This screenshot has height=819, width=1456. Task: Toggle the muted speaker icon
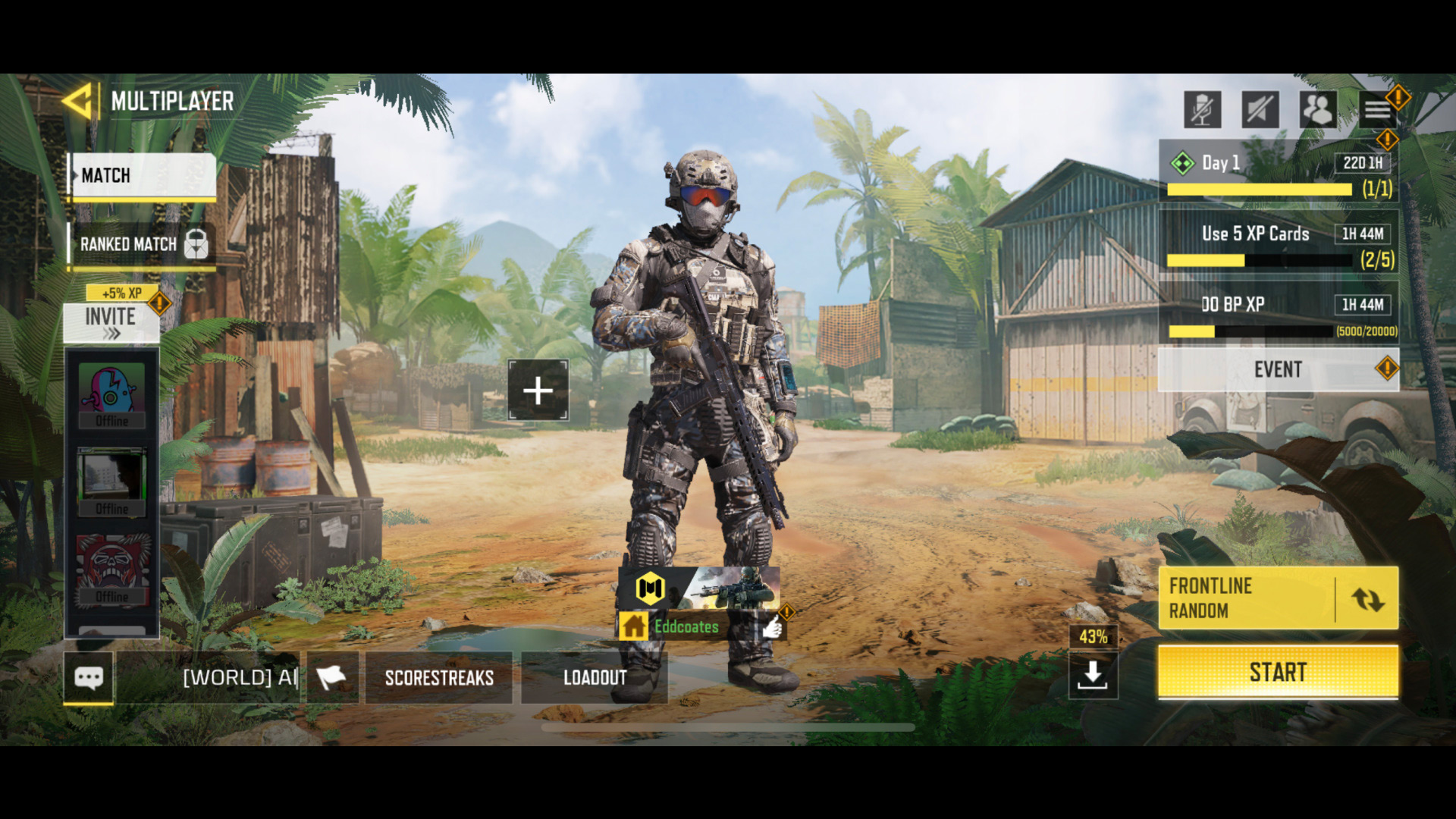(x=1260, y=110)
